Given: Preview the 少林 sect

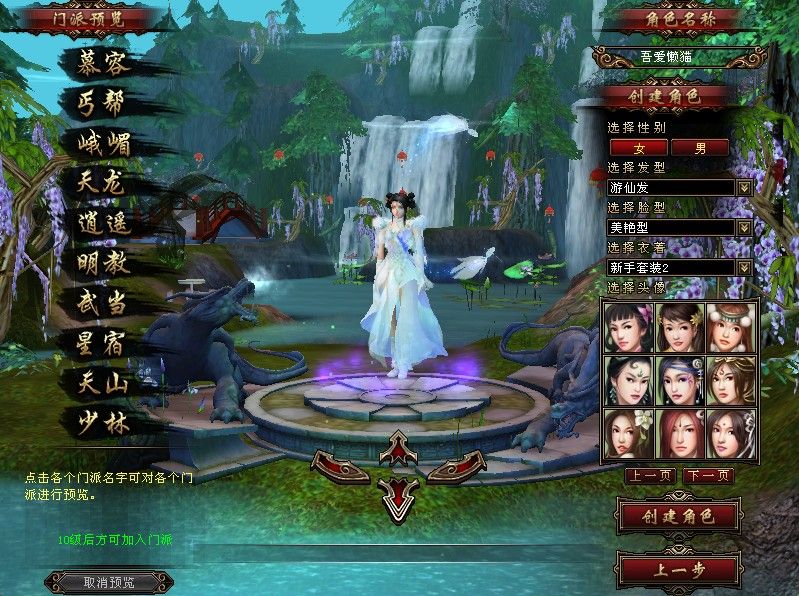Looking at the screenshot, I should tap(104, 422).
